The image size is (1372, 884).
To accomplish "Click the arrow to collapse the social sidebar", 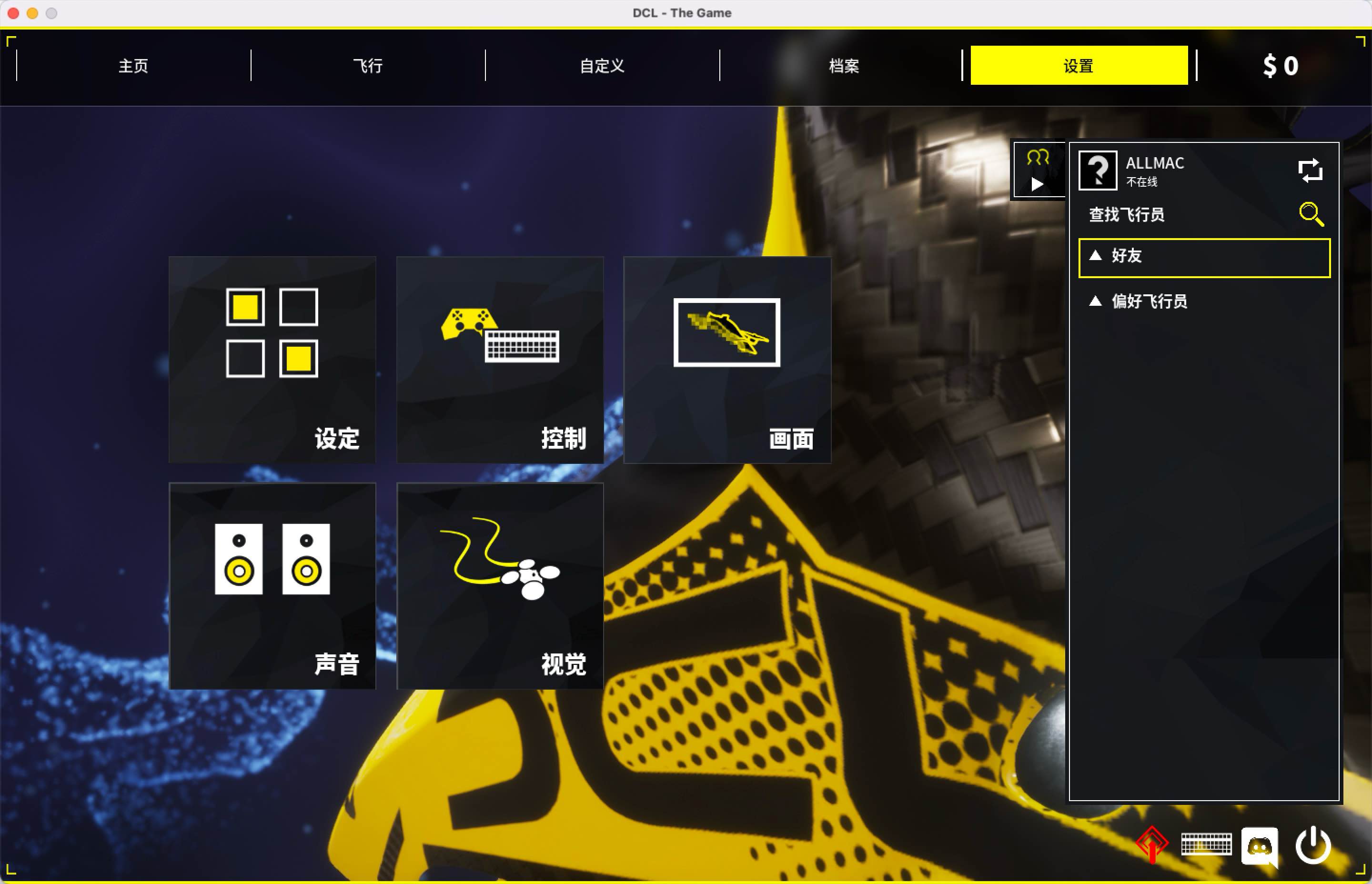I will 1037,185.
